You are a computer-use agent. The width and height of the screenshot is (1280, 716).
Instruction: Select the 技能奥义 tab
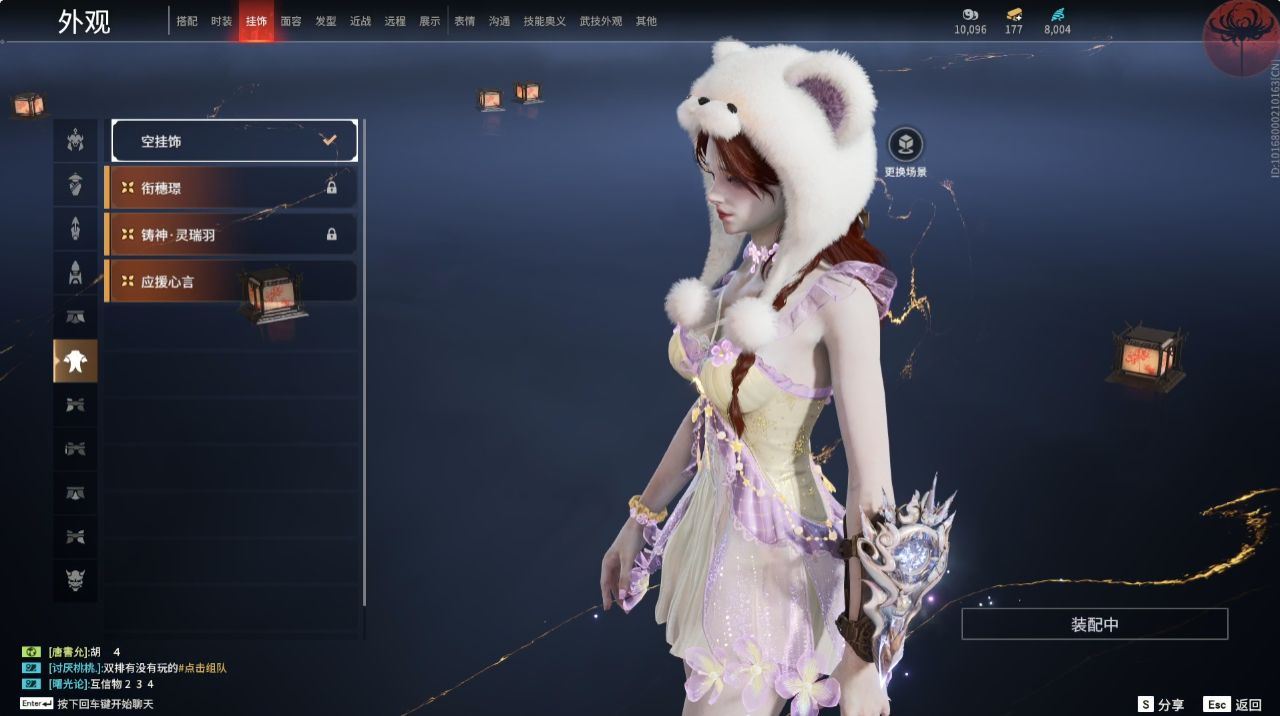click(544, 21)
